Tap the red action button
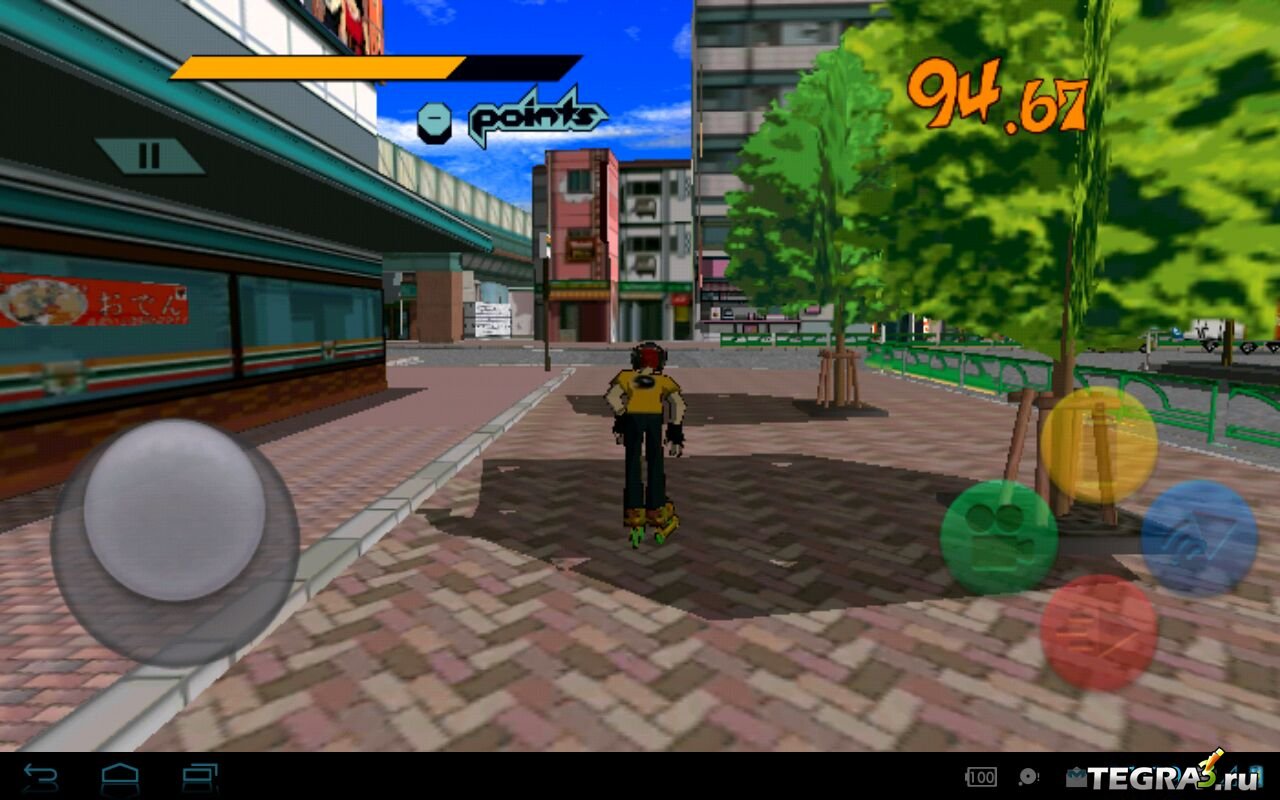This screenshot has width=1280, height=800. [x=1098, y=631]
